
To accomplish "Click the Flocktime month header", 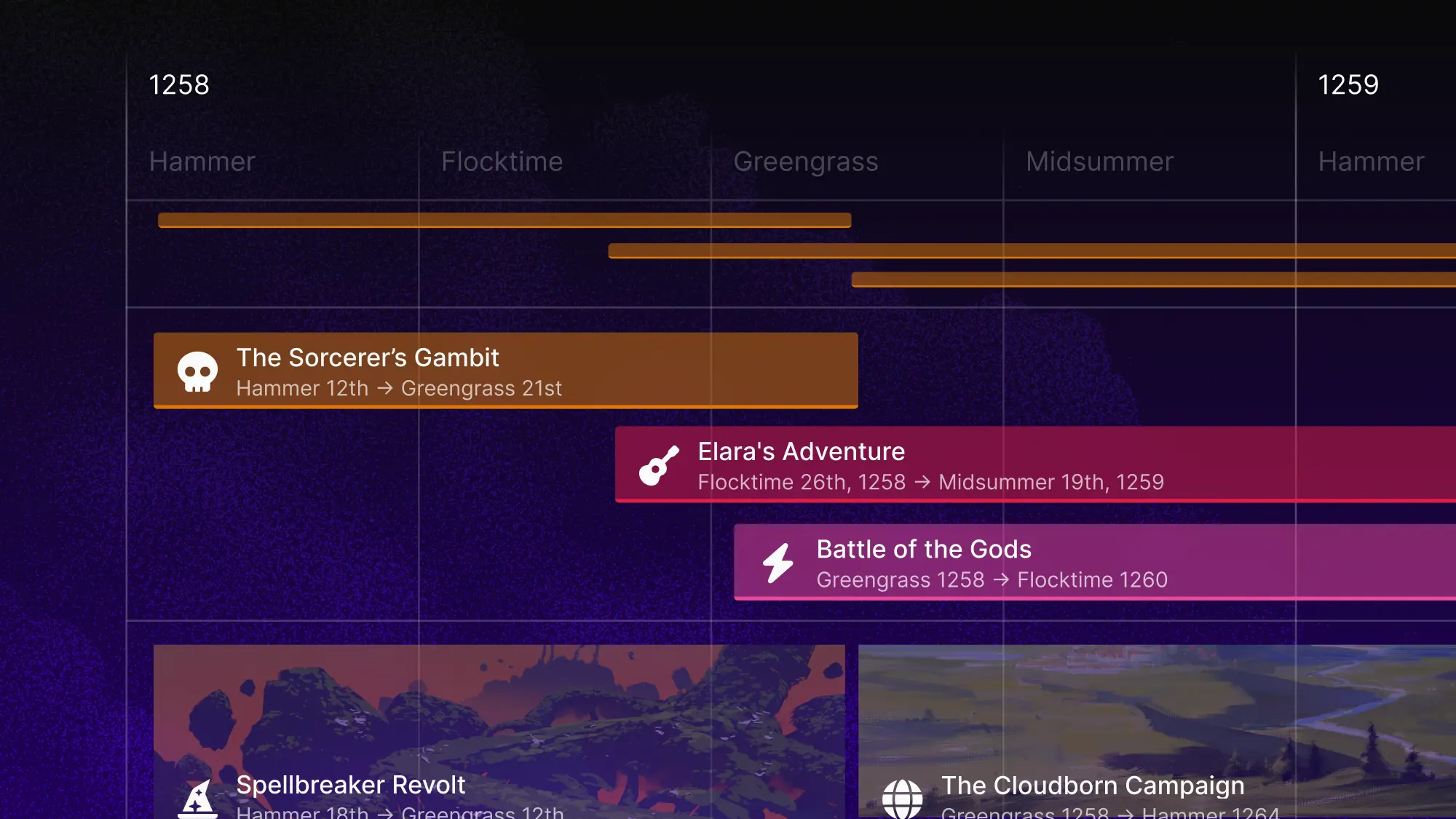I will pyautogui.click(x=502, y=162).
